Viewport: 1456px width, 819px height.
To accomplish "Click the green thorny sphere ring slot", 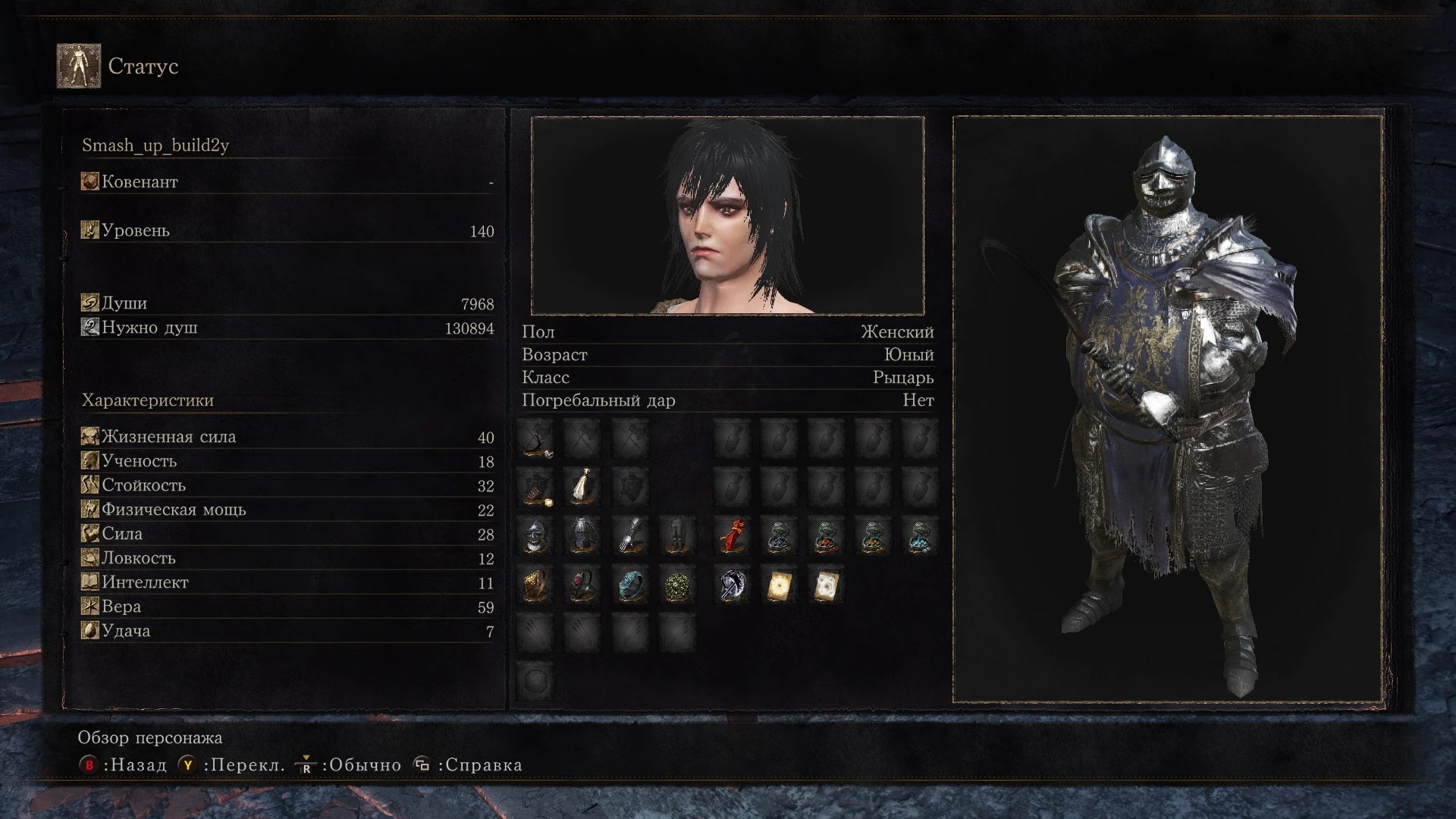I will pyautogui.click(x=677, y=585).
